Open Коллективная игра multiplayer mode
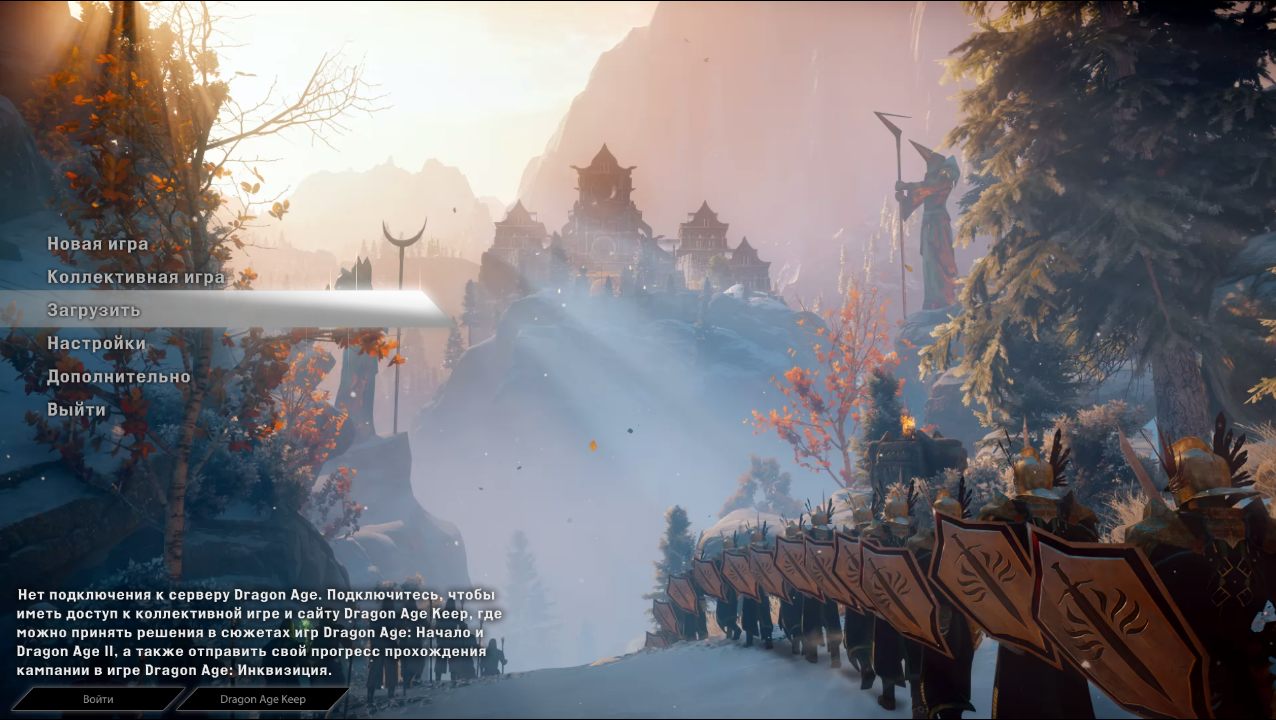 [135, 277]
